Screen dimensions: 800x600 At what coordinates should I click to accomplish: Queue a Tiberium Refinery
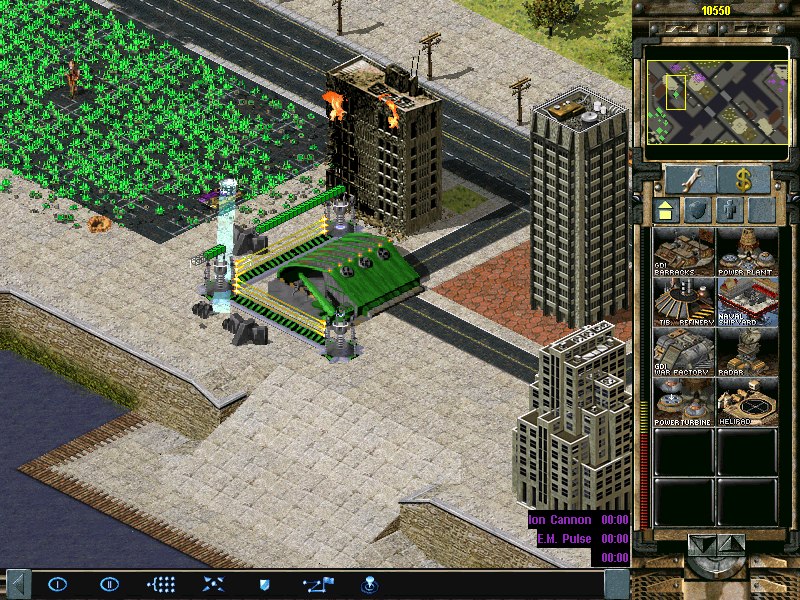[x=684, y=301]
